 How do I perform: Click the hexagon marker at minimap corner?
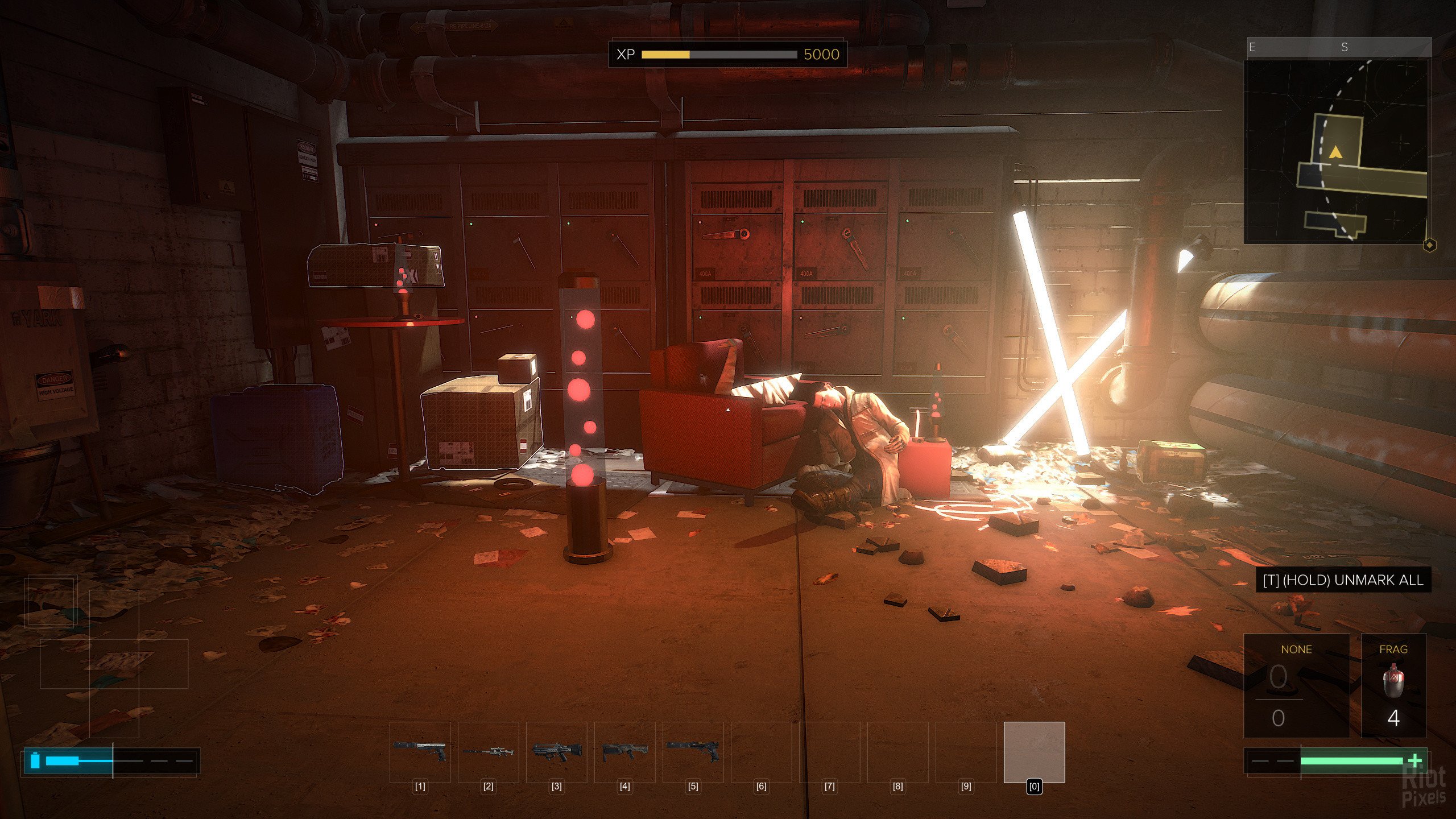pyautogui.click(x=1429, y=245)
